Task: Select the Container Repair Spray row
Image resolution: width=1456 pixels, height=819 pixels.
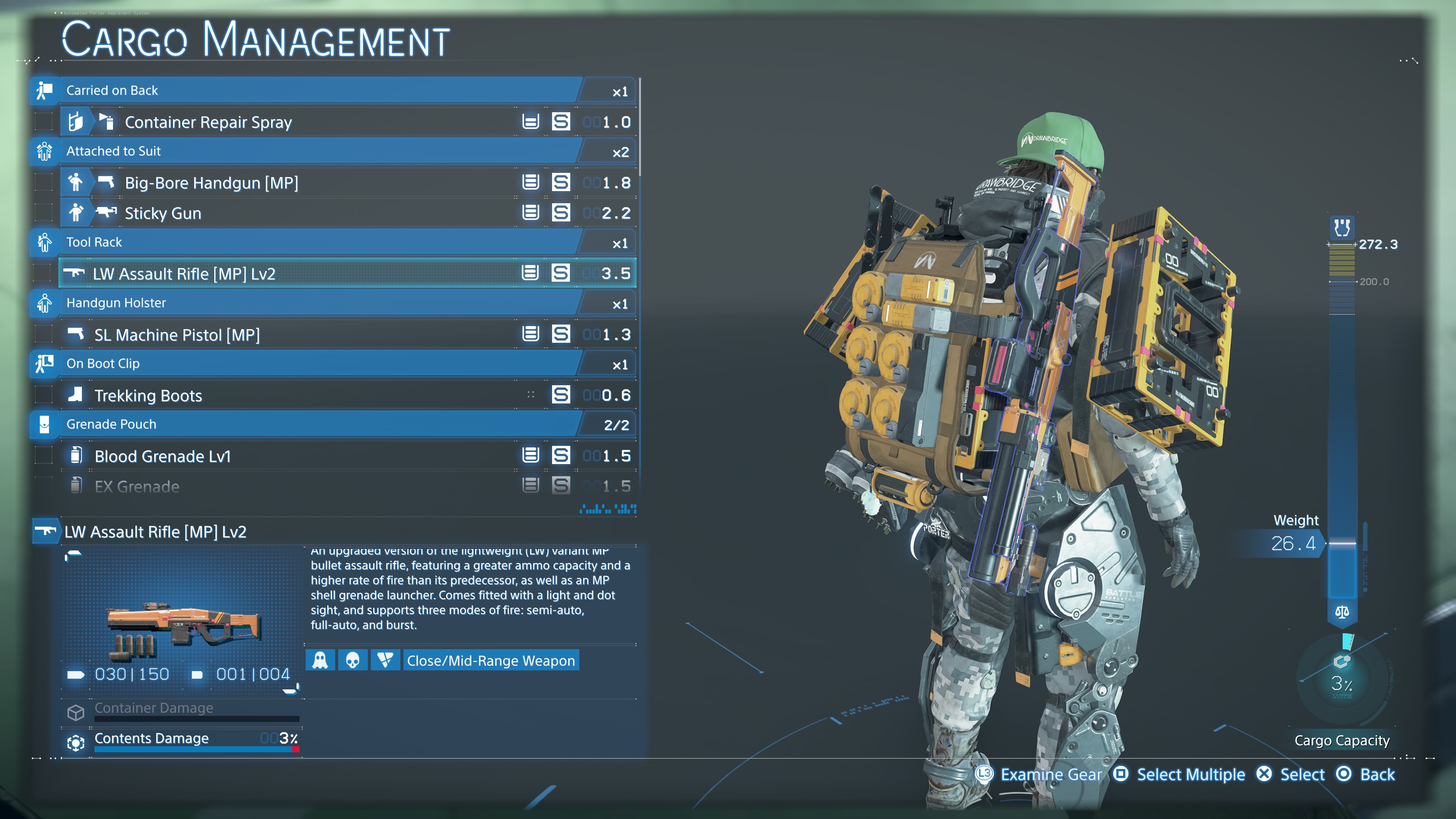Action: (x=208, y=122)
